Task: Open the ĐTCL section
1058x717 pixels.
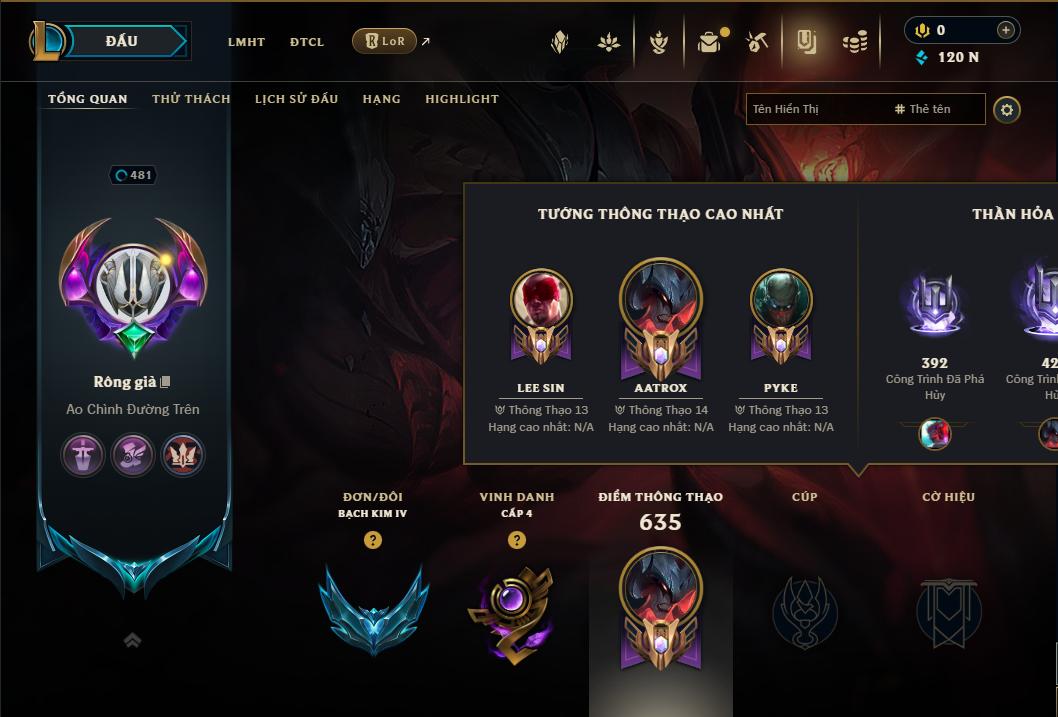Action: click(x=307, y=42)
